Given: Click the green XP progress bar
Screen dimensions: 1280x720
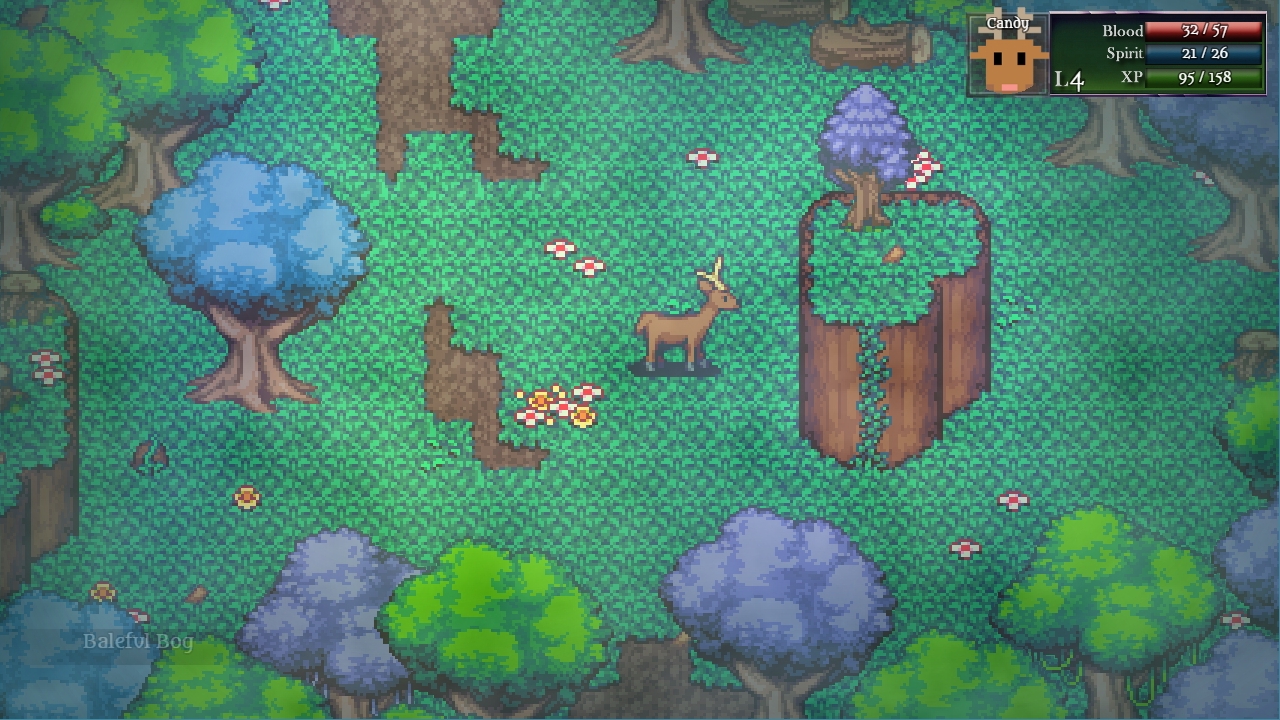Looking at the screenshot, I should pos(1198,77).
